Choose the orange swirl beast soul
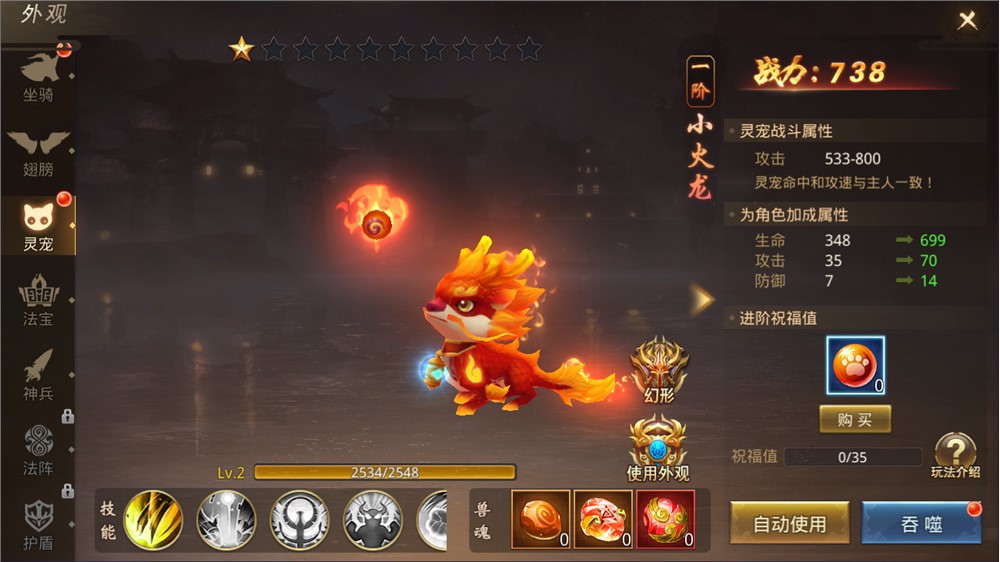This screenshot has width=1000, height=562. point(541,519)
